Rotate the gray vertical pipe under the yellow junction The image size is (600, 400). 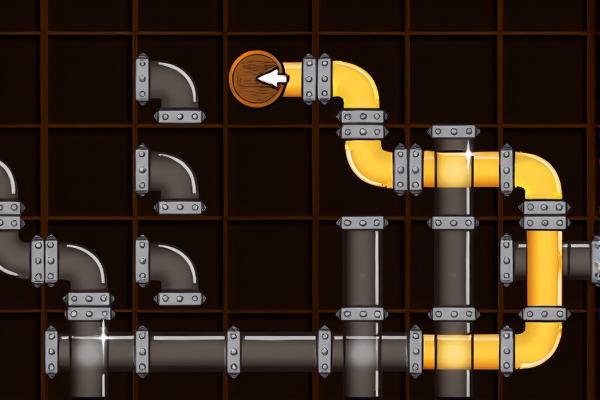454,262
